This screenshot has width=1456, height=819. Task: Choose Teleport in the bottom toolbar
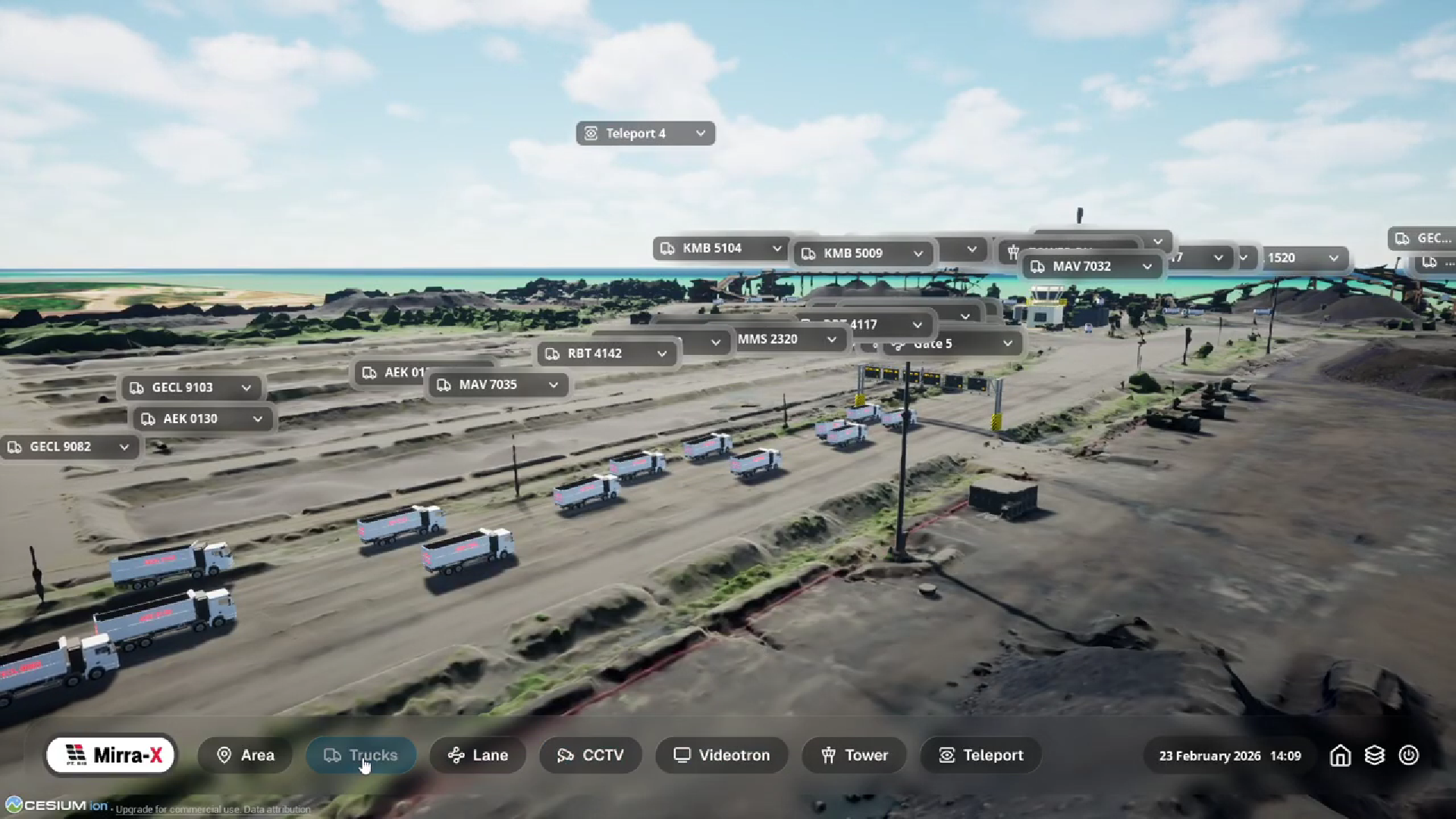click(x=981, y=755)
